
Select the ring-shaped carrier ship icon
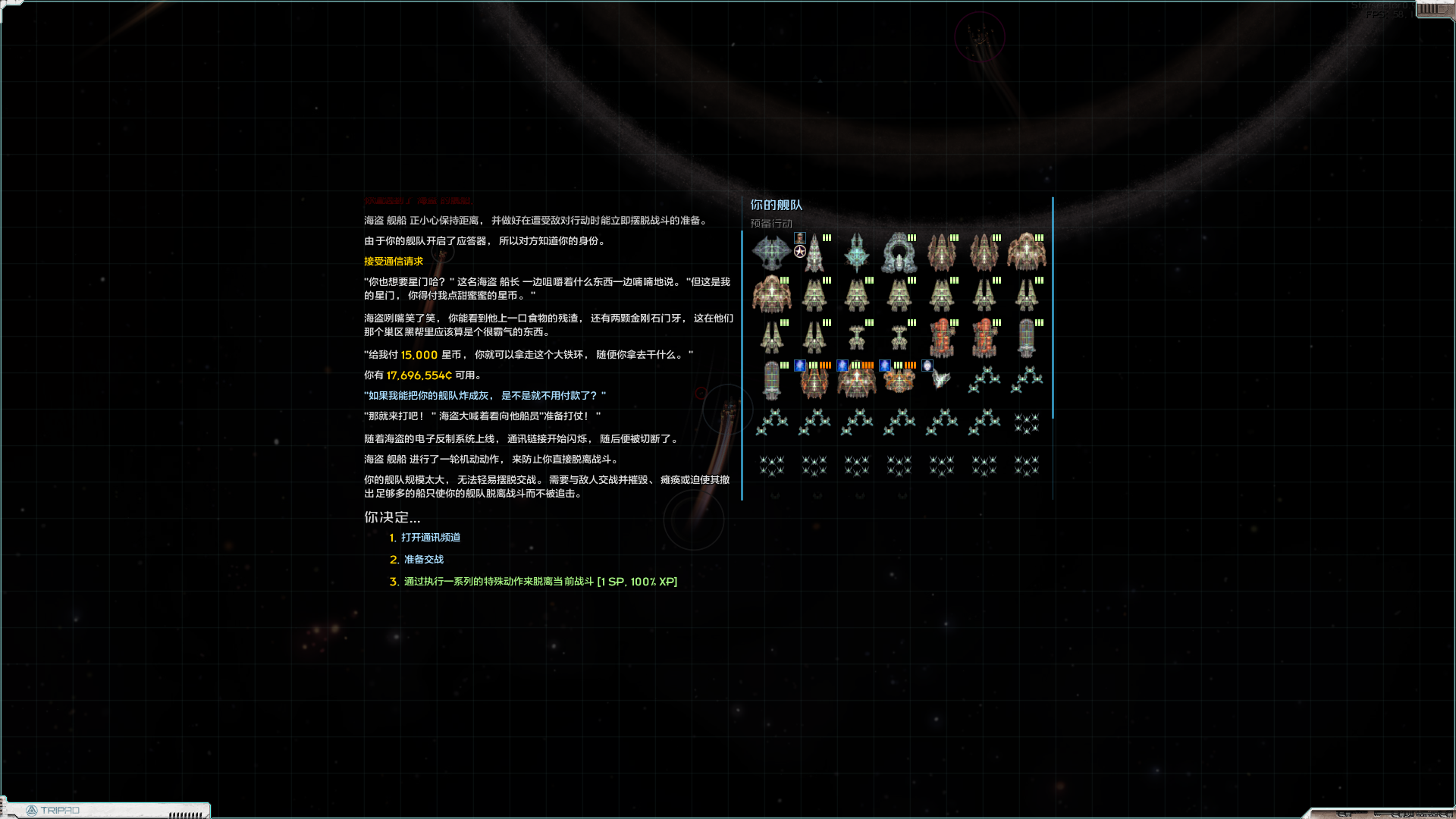[x=899, y=252]
